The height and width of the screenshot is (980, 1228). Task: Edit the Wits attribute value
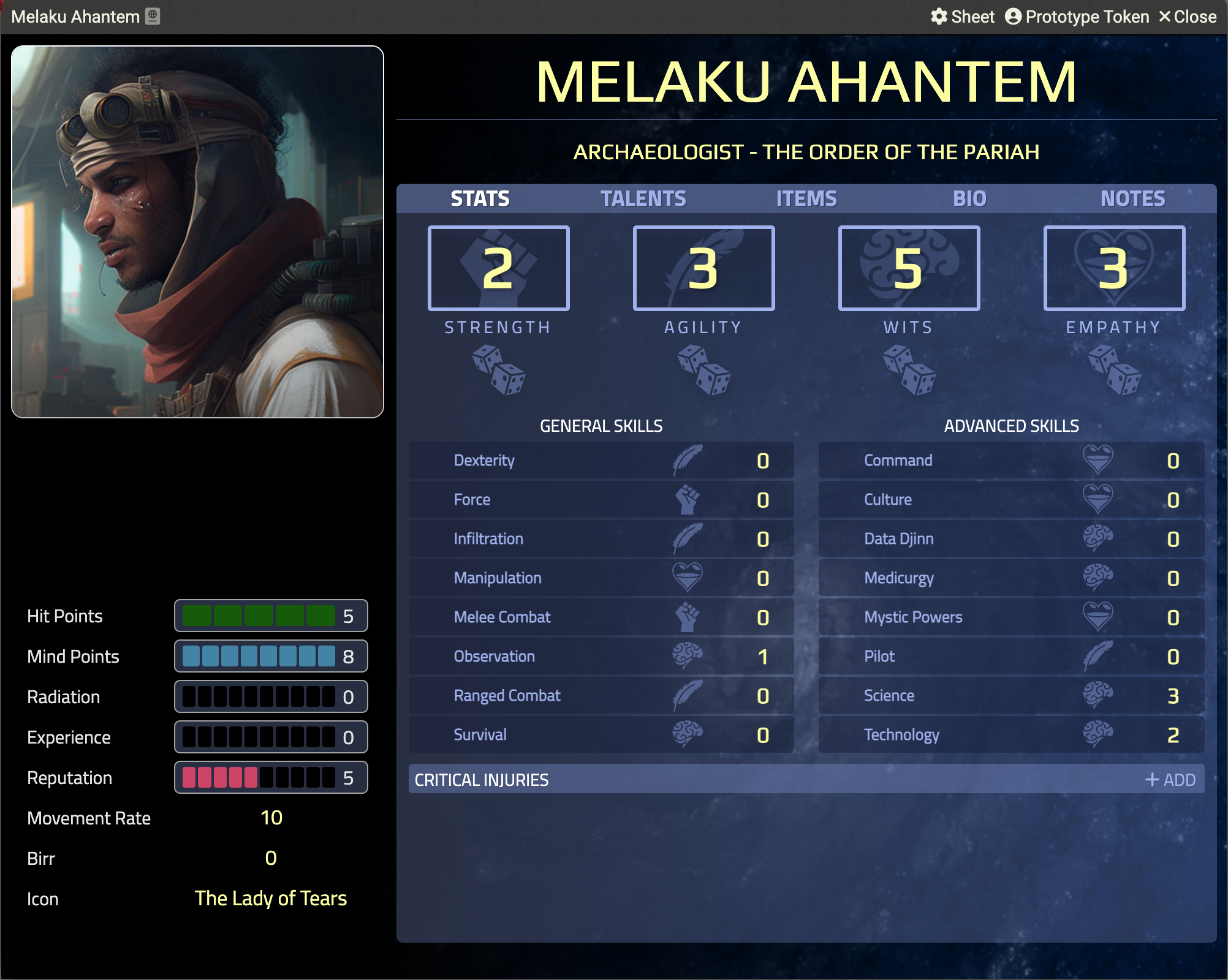[x=909, y=268]
